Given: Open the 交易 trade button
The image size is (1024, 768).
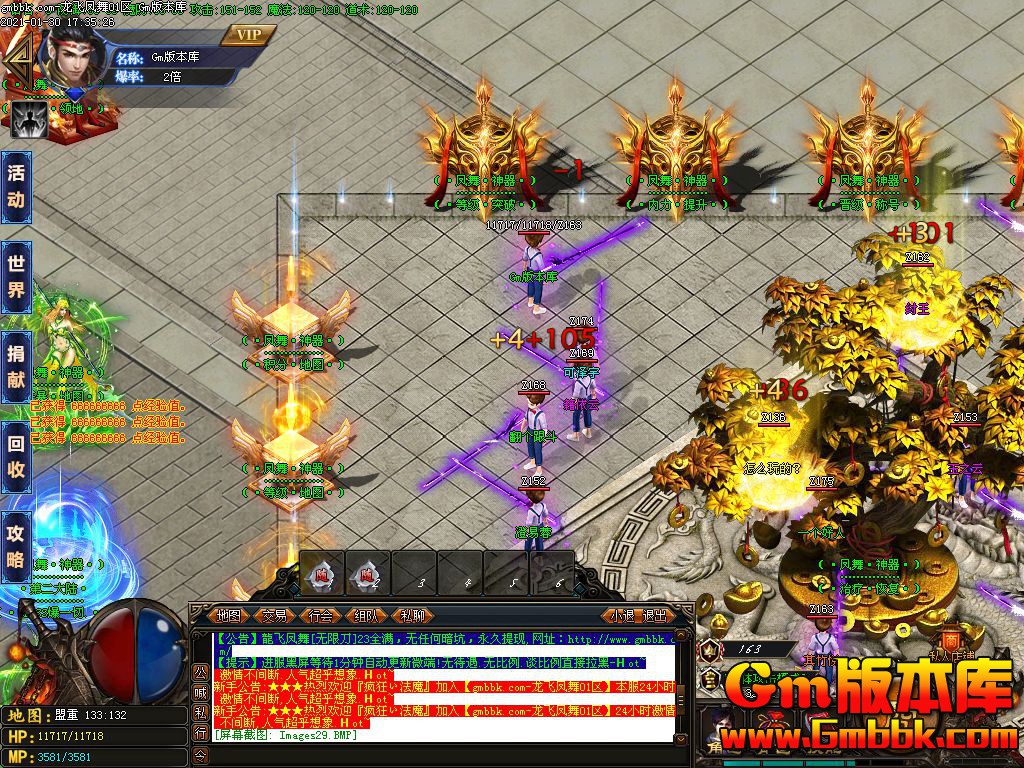Looking at the screenshot, I should [x=274, y=616].
